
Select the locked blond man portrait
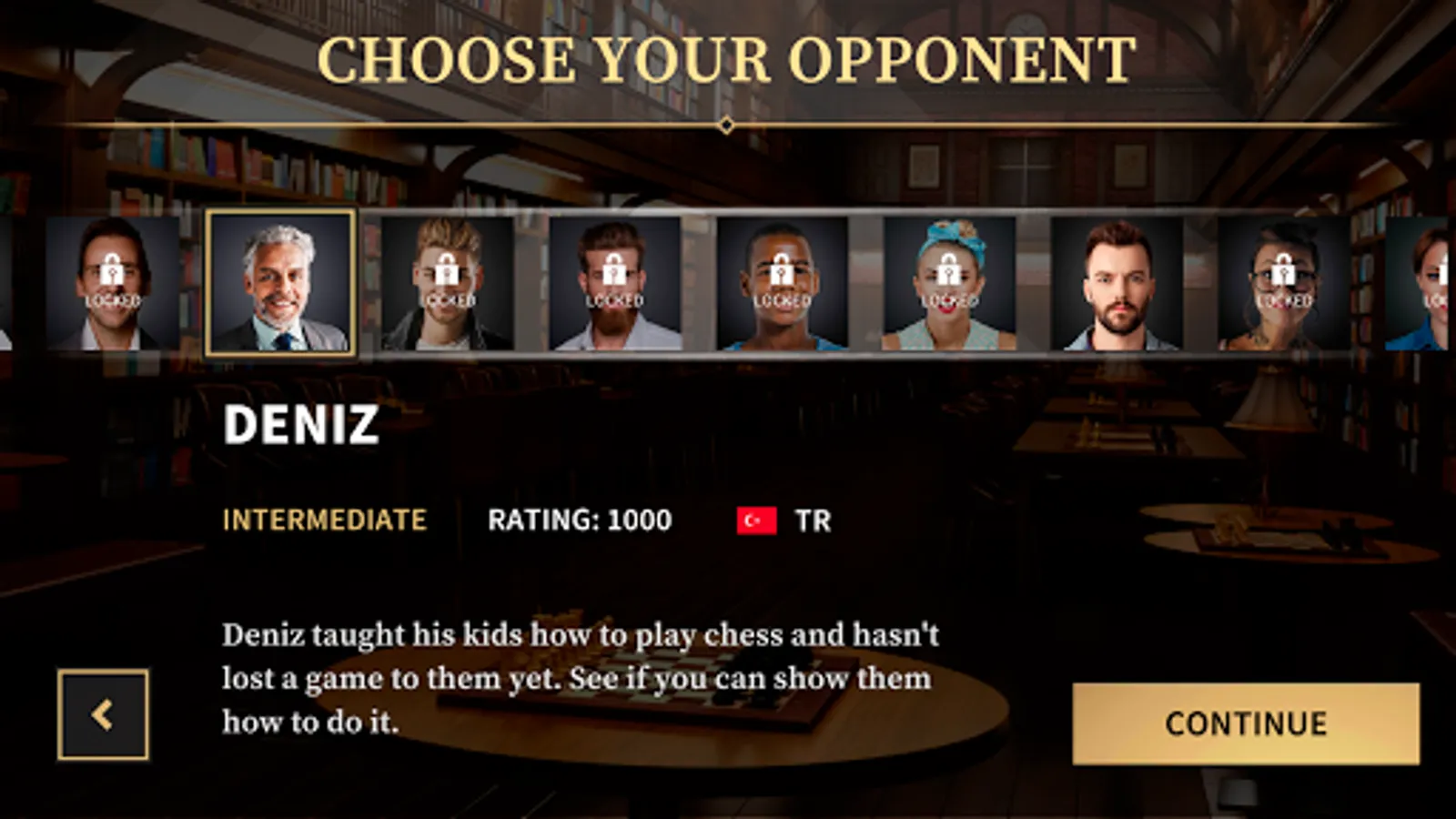(x=447, y=283)
